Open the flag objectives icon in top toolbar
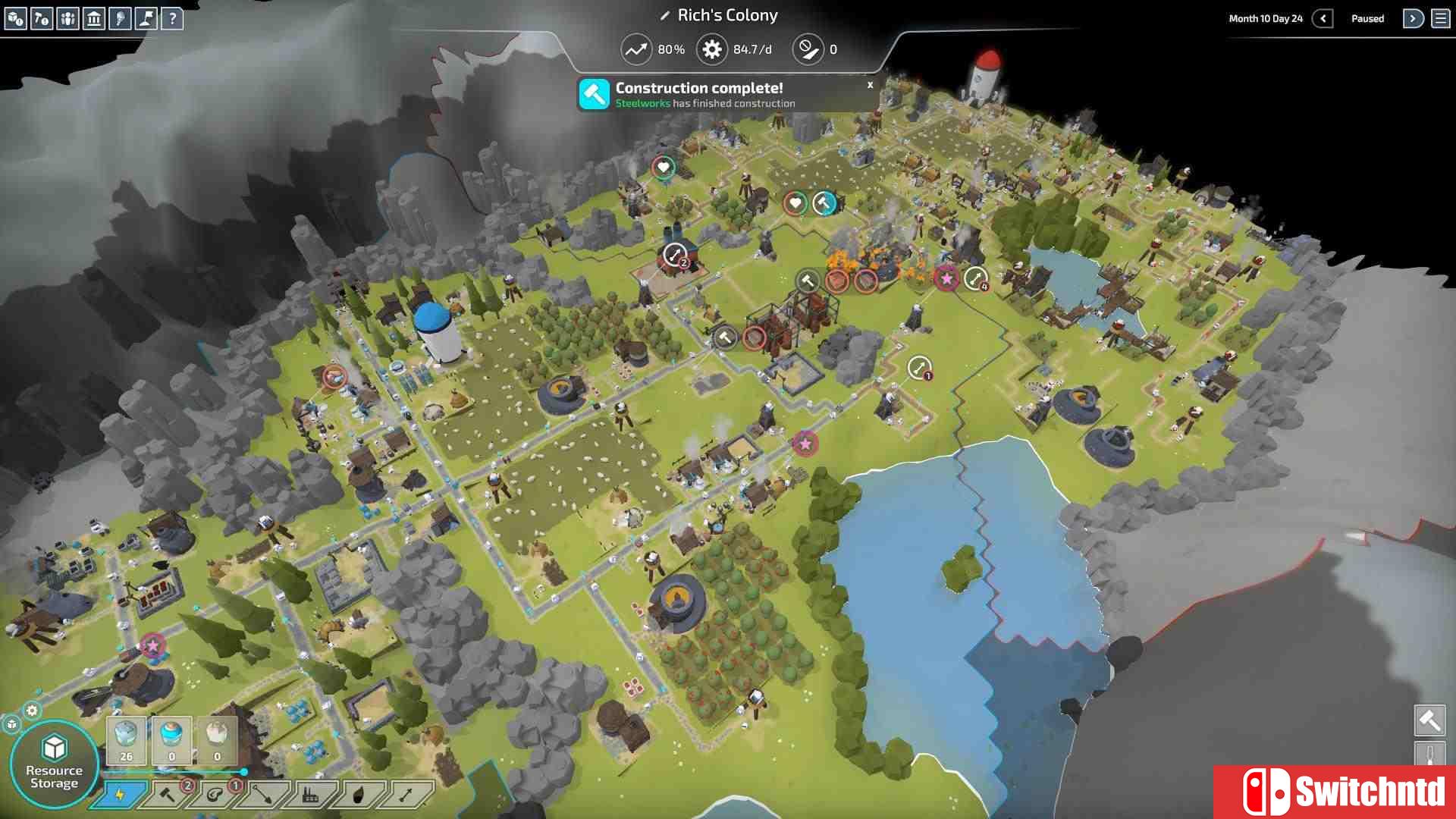This screenshot has height=819, width=1456. pos(146,20)
